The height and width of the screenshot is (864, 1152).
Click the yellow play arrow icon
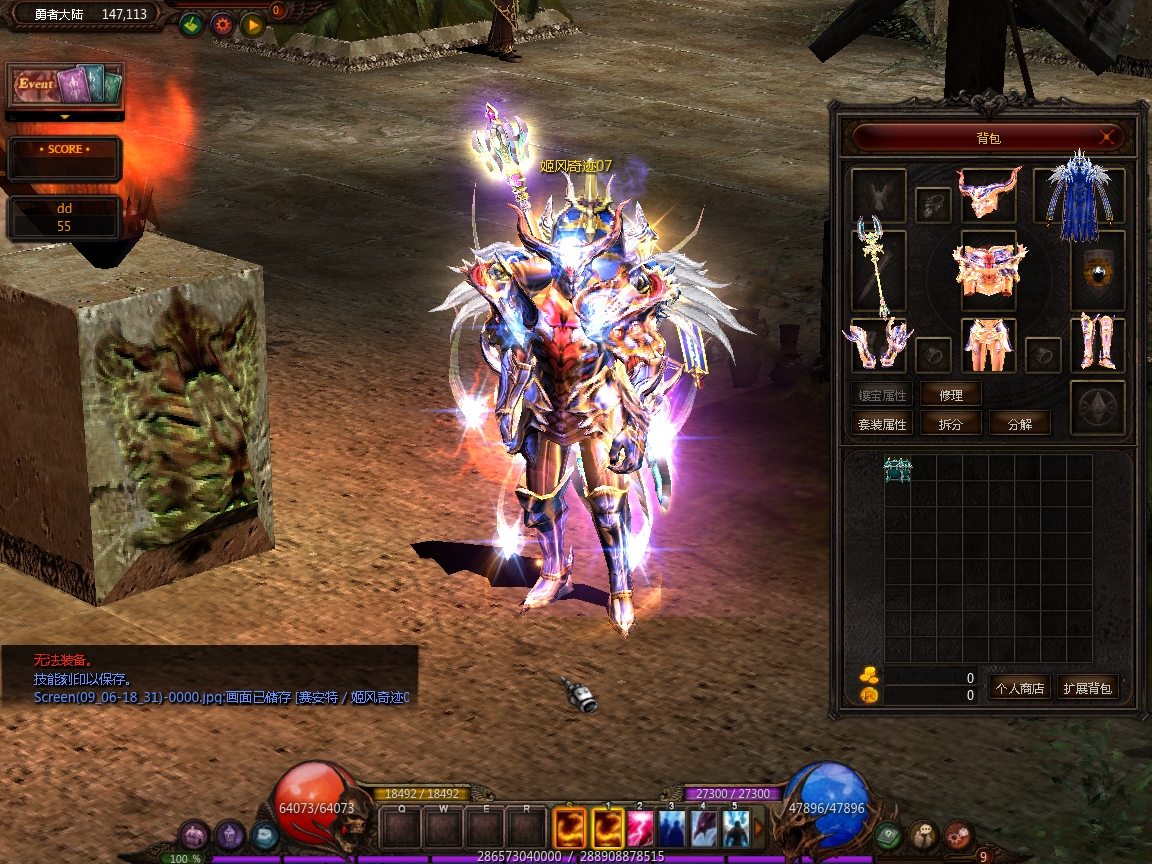pos(252,25)
